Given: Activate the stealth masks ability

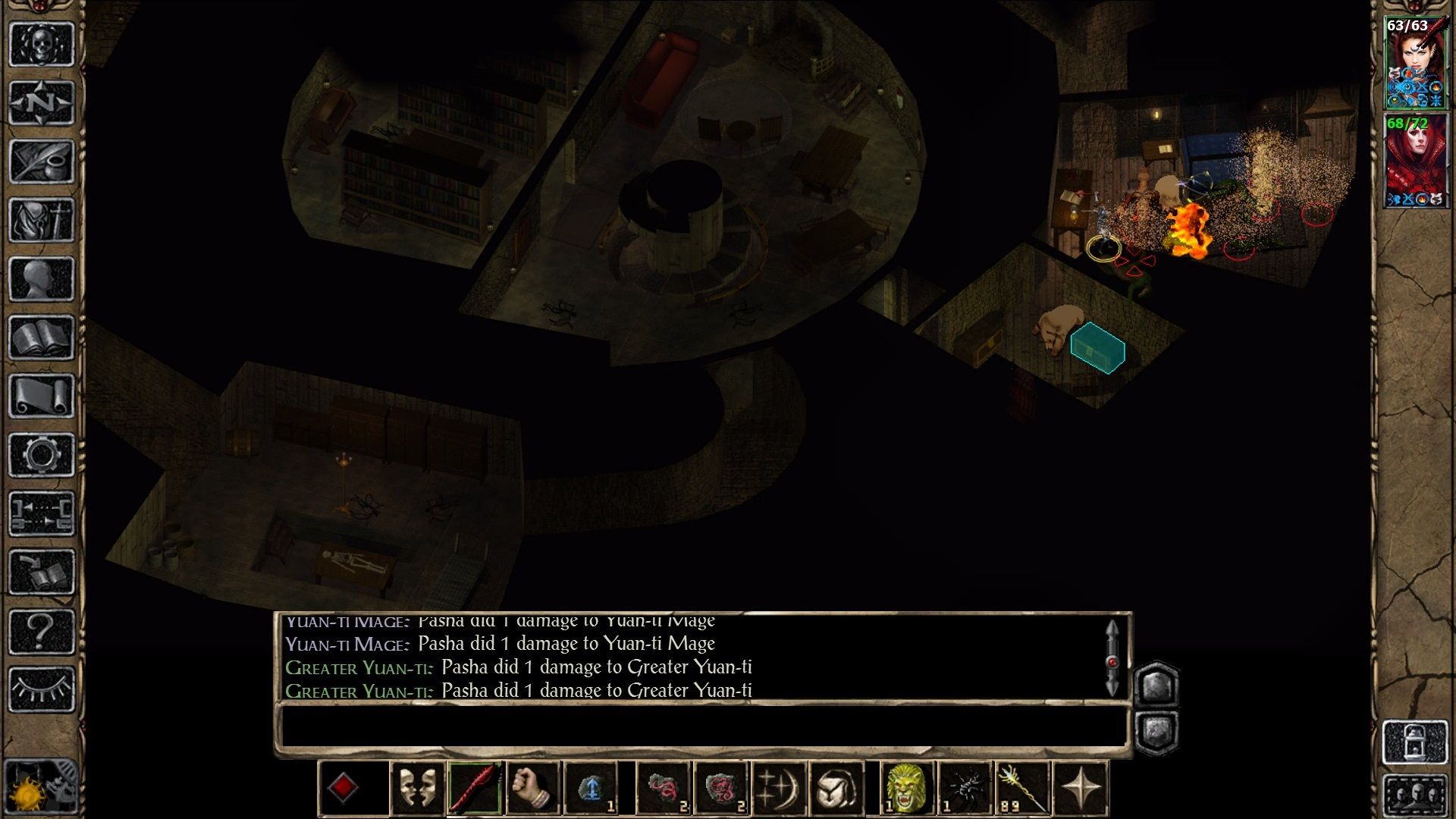Looking at the screenshot, I should pyautogui.click(x=417, y=789).
